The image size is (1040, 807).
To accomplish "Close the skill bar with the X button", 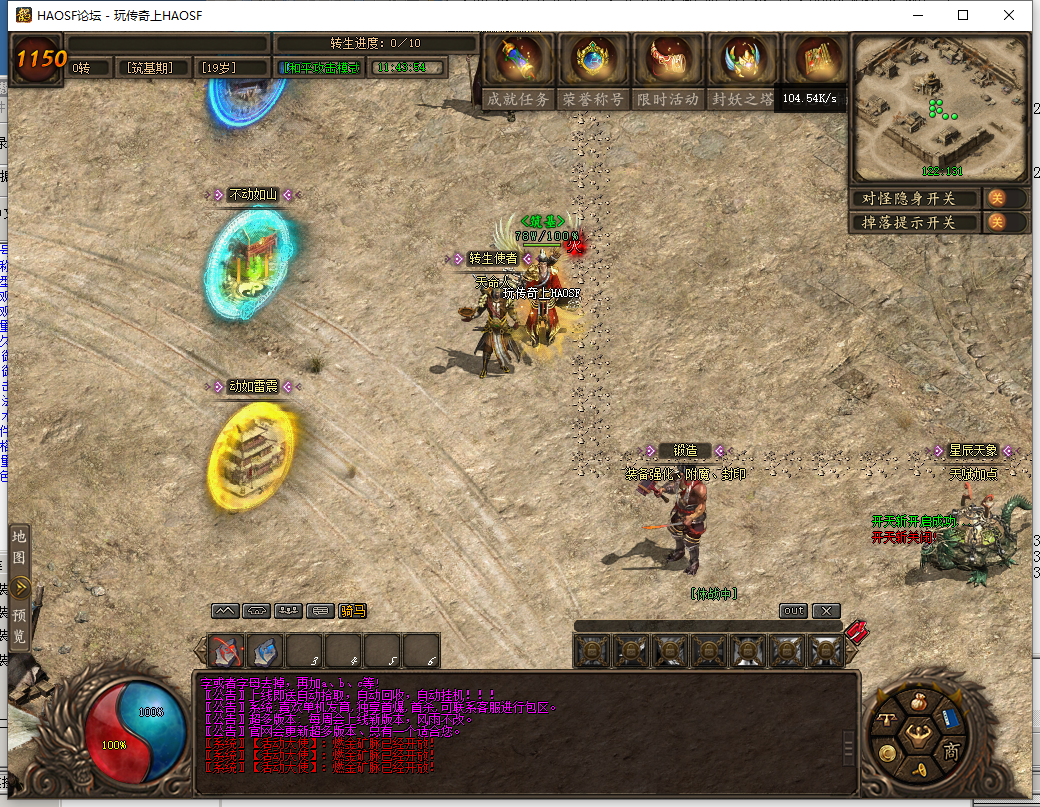I will coord(826,611).
